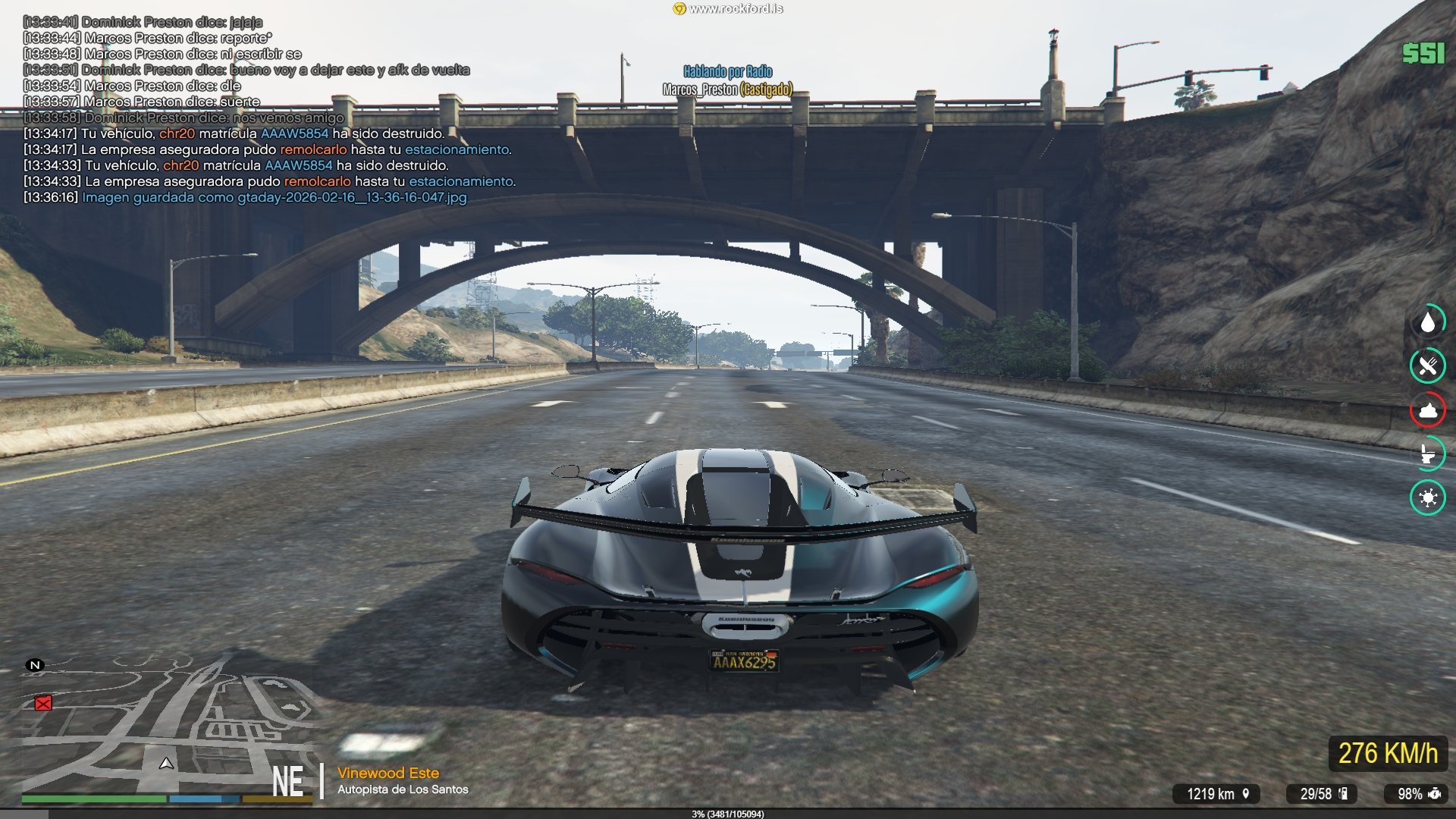Open the saved screenshot filename in chat
The image size is (1456, 819).
352,198
